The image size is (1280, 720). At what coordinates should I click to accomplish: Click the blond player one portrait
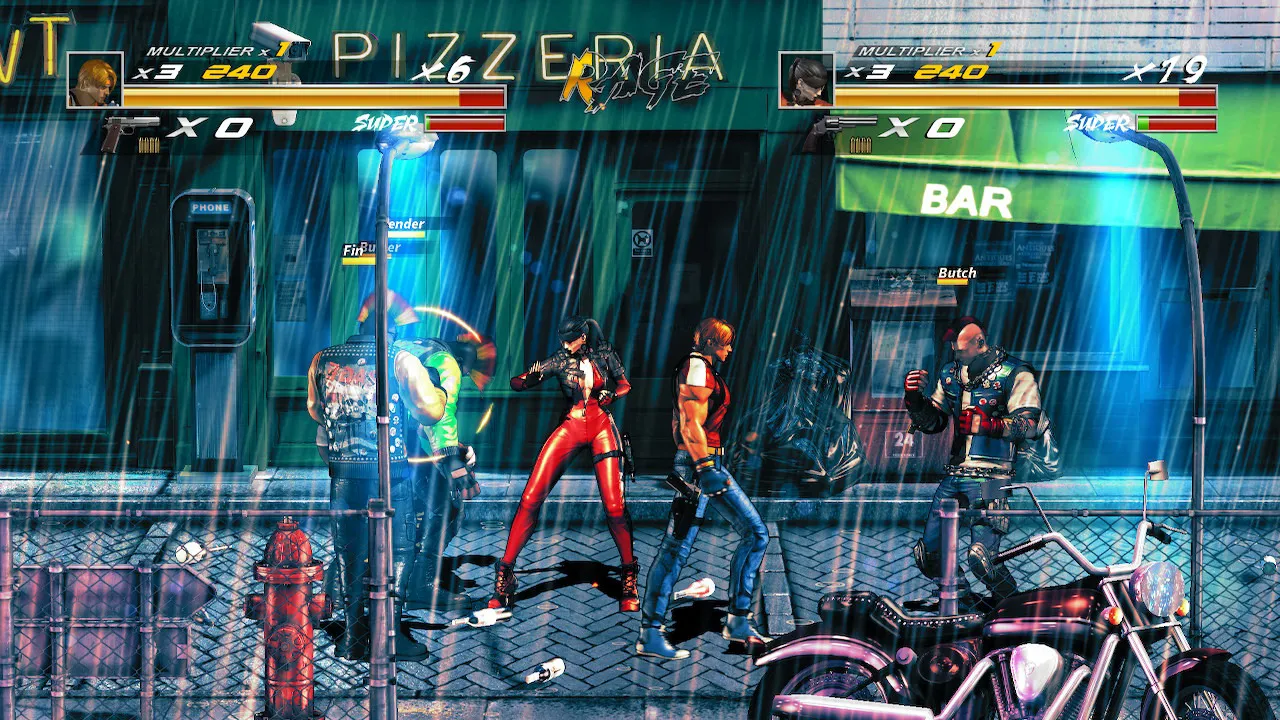click(95, 80)
